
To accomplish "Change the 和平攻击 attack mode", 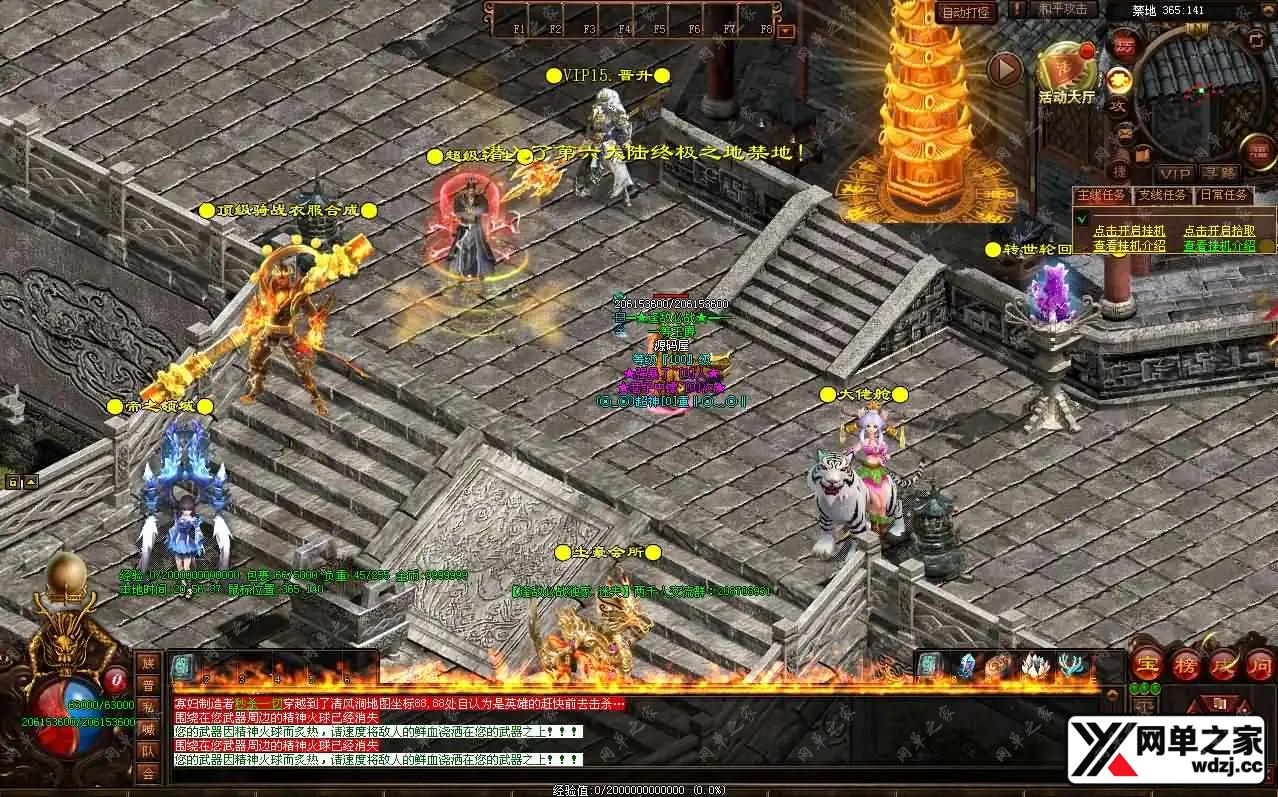I will 1061,9.
